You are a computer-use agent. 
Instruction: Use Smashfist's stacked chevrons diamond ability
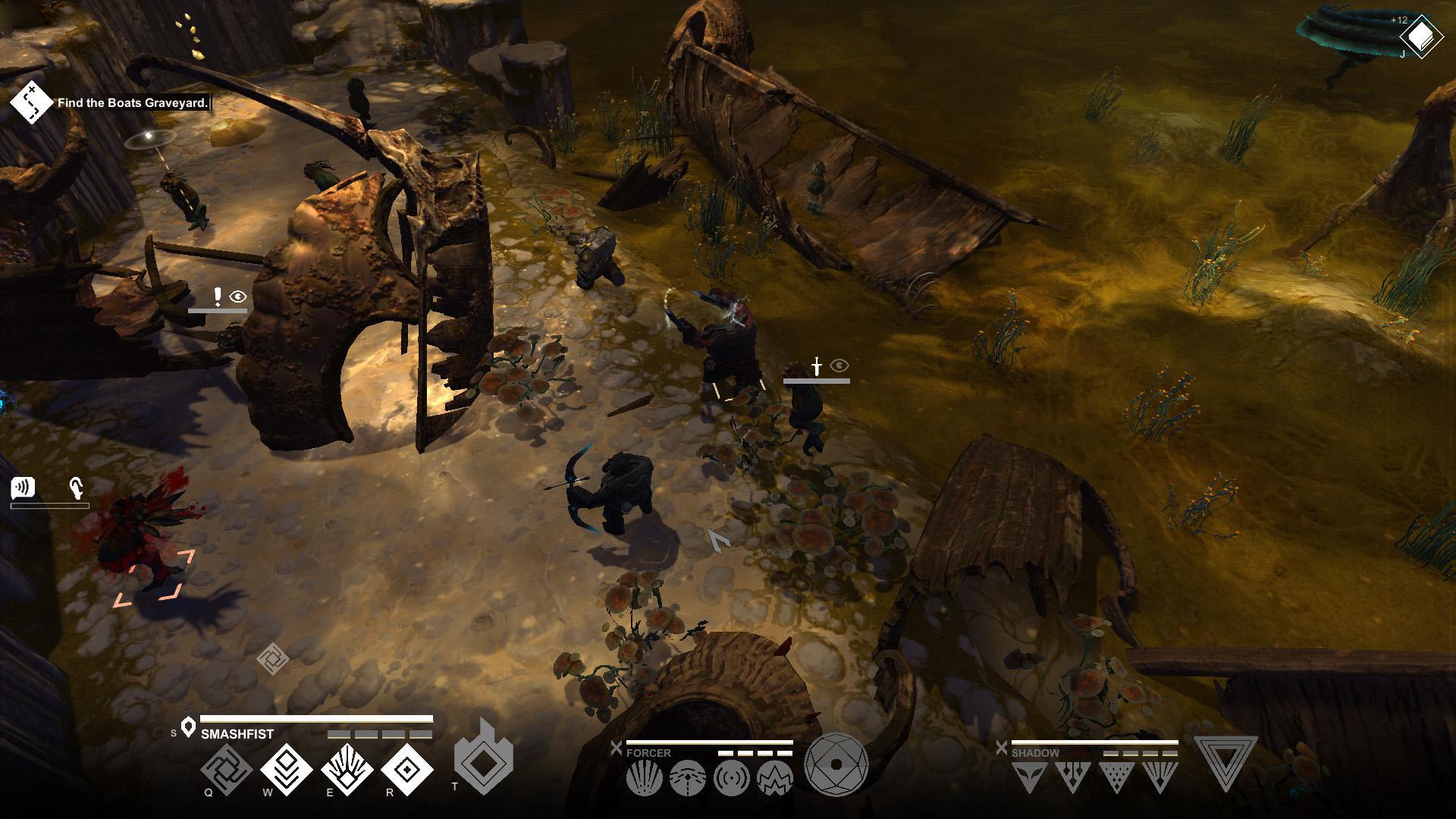[287, 770]
